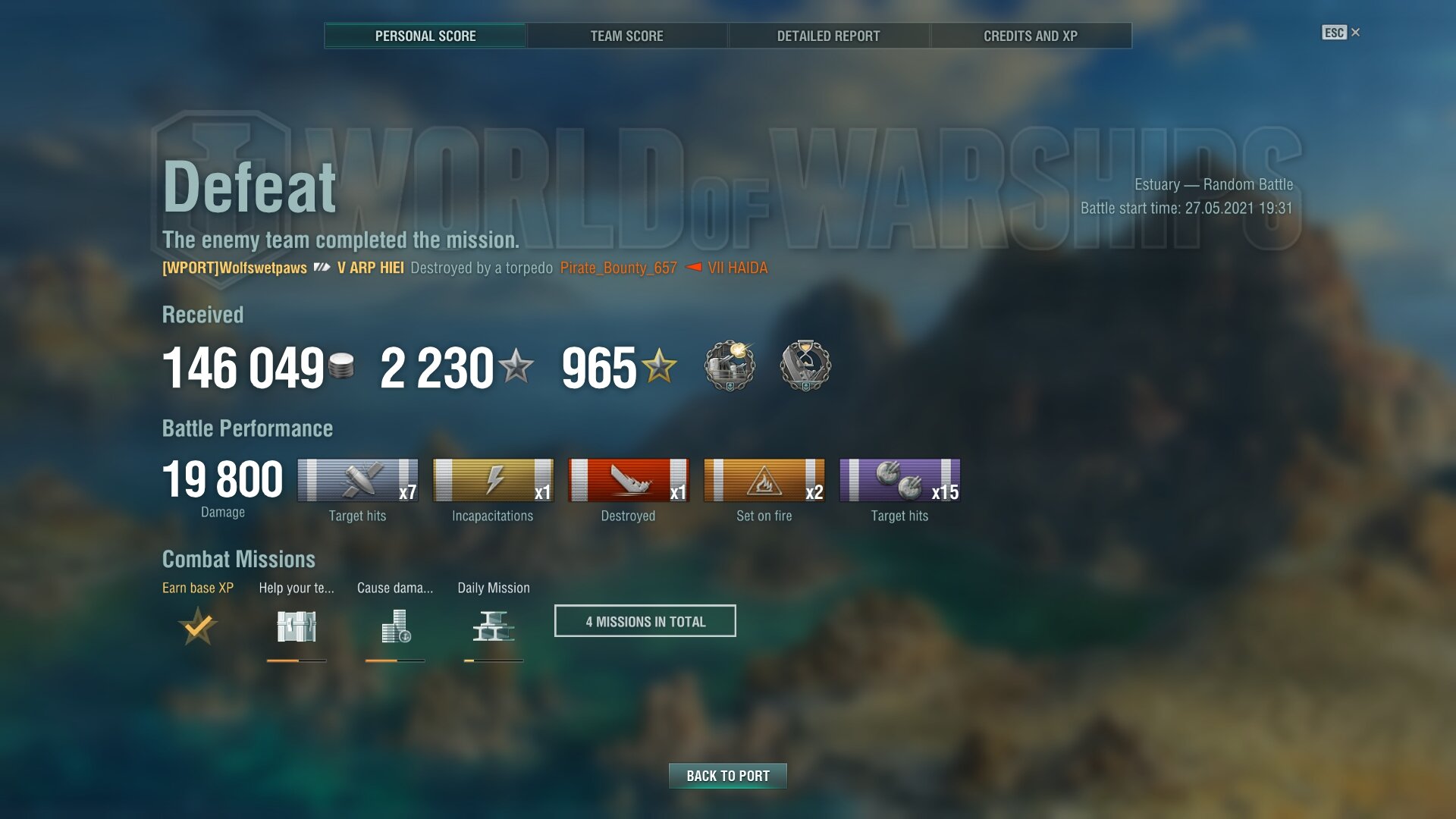Select the Earn base XP mission icon
This screenshot has width=1456, height=819.
198,626
